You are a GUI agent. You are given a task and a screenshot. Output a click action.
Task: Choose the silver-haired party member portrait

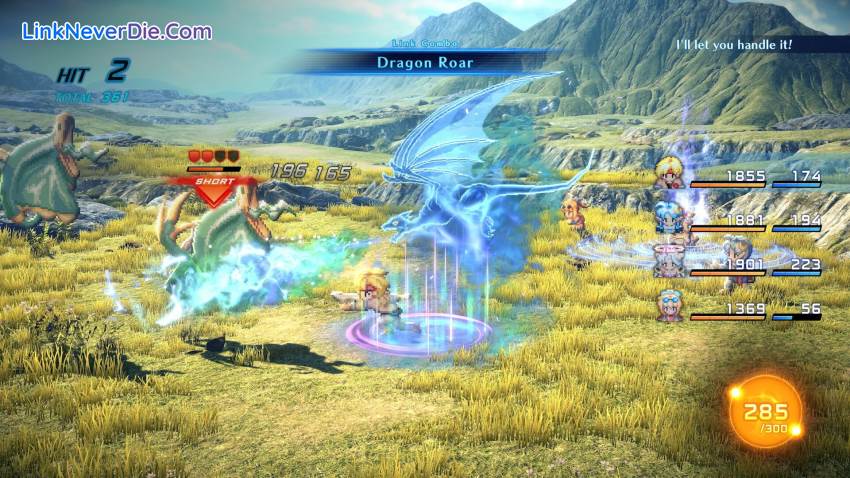pos(668,261)
